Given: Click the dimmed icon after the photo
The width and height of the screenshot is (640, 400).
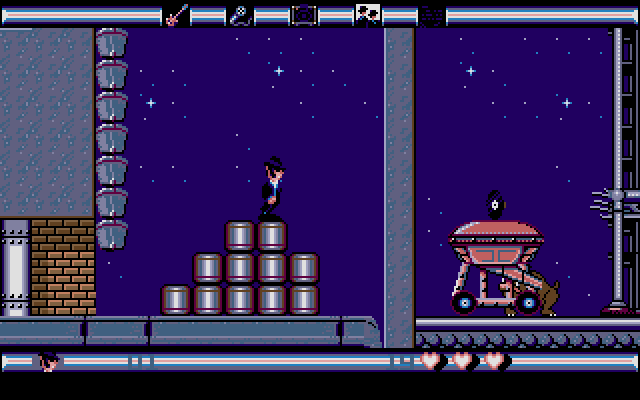Looking at the screenshot, I should tap(431, 14).
